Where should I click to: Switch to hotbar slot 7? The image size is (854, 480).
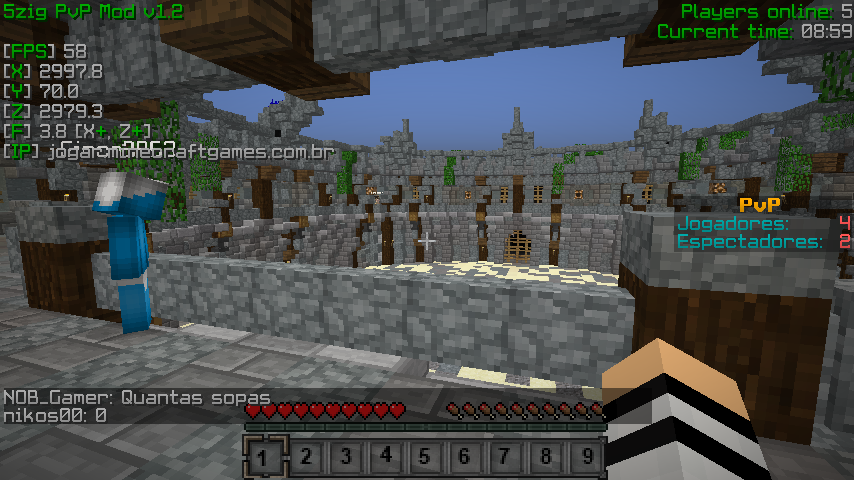[x=505, y=458]
